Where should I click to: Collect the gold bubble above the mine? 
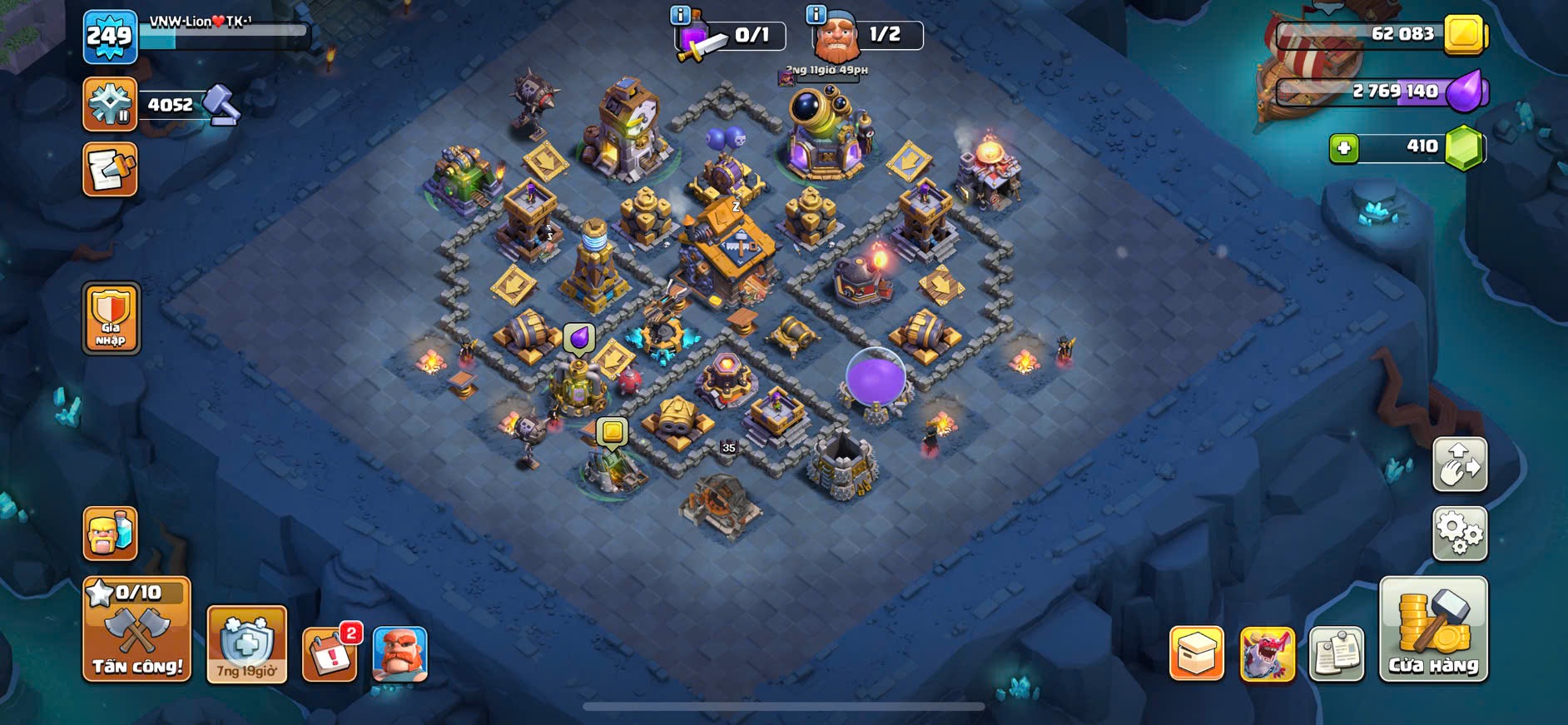tap(613, 432)
